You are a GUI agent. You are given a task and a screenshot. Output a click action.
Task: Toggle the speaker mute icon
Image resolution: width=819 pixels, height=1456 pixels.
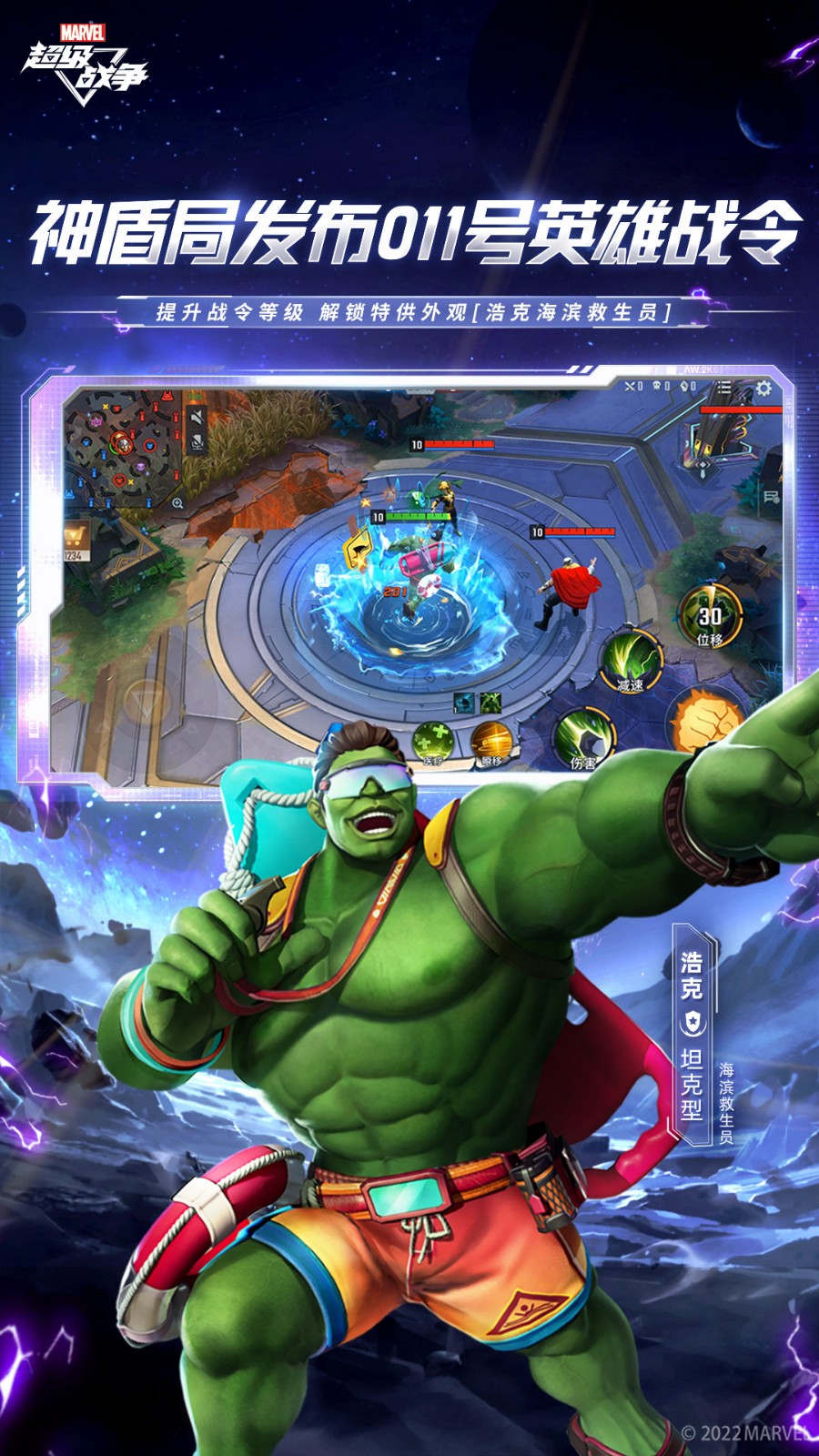click(x=197, y=418)
